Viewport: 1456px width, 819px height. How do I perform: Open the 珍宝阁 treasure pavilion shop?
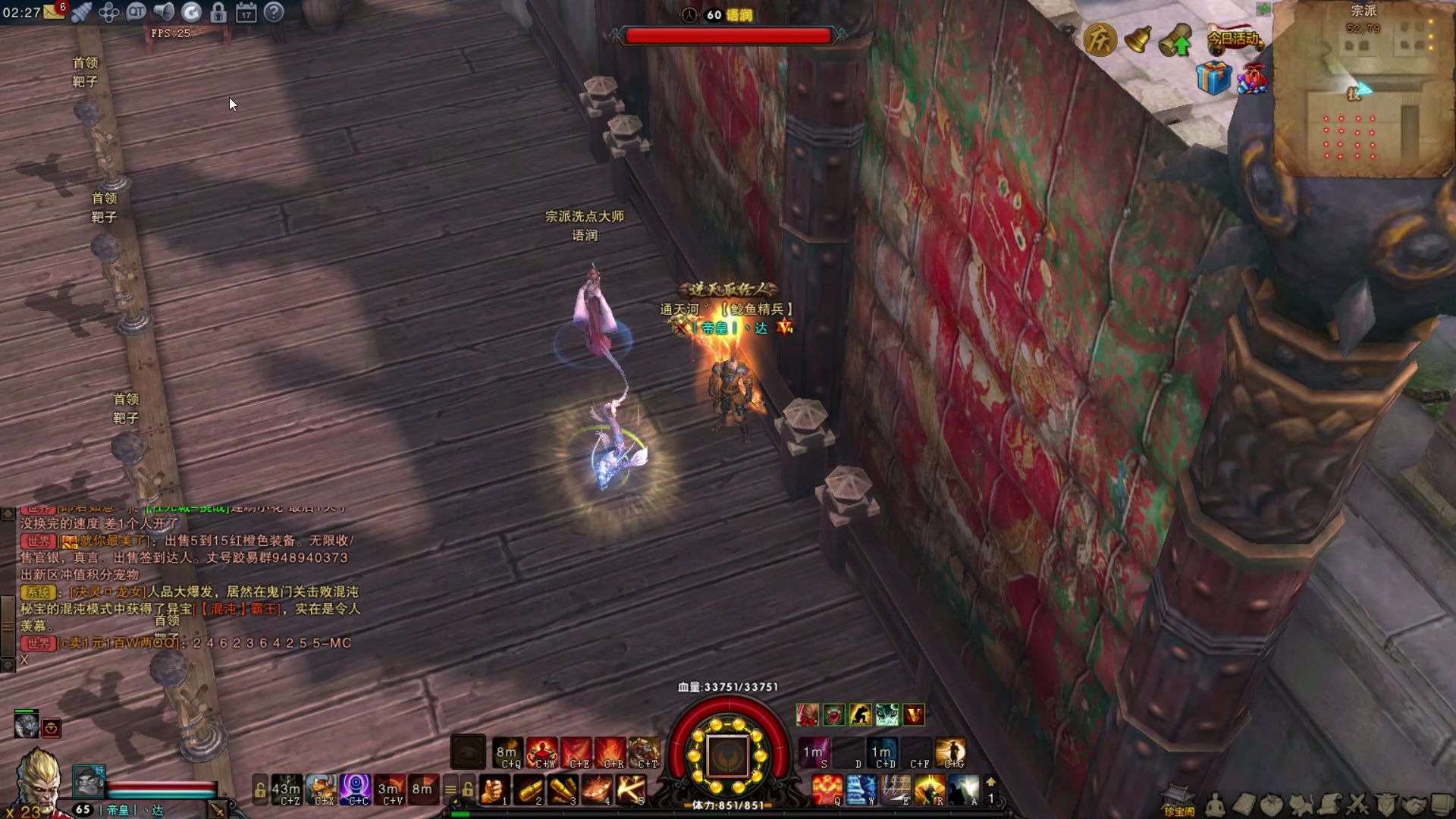coord(1178,800)
